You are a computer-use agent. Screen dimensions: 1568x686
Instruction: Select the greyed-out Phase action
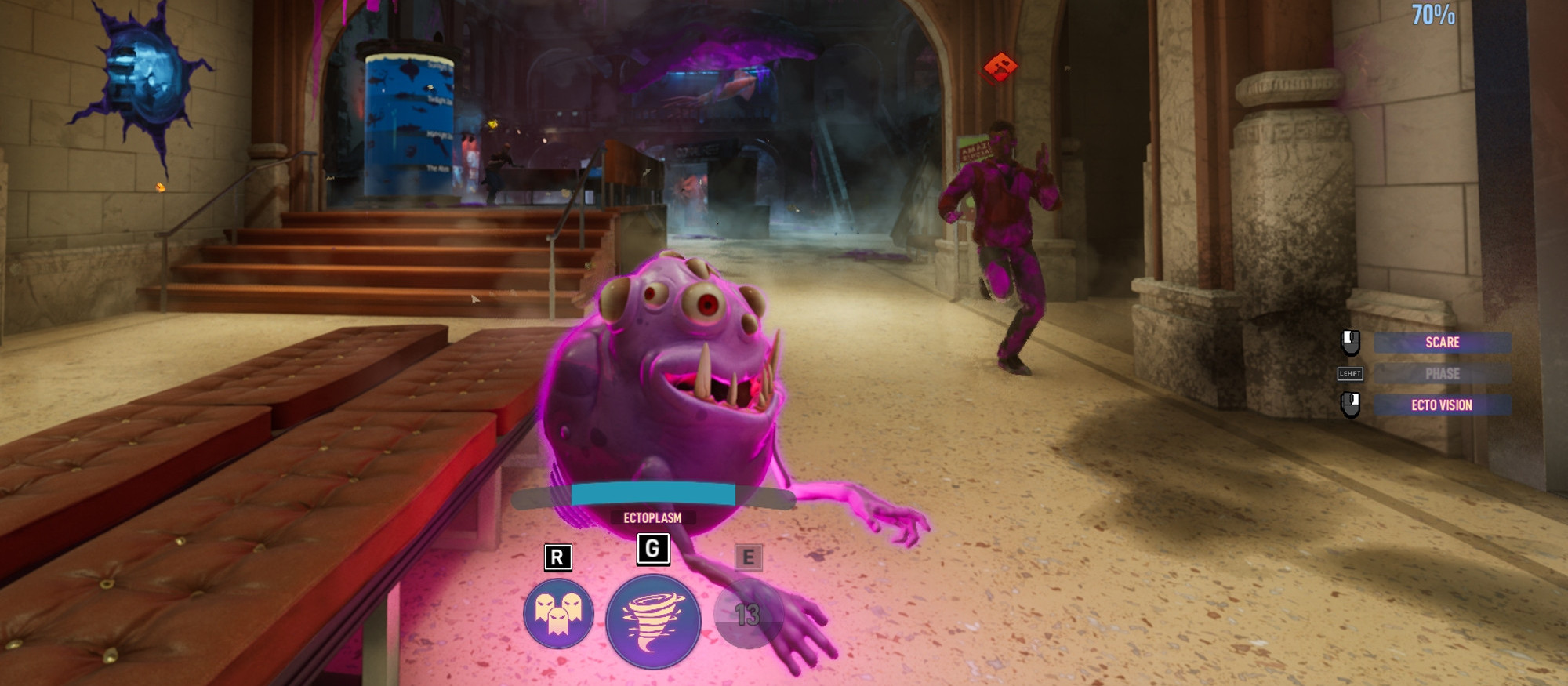click(1442, 374)
